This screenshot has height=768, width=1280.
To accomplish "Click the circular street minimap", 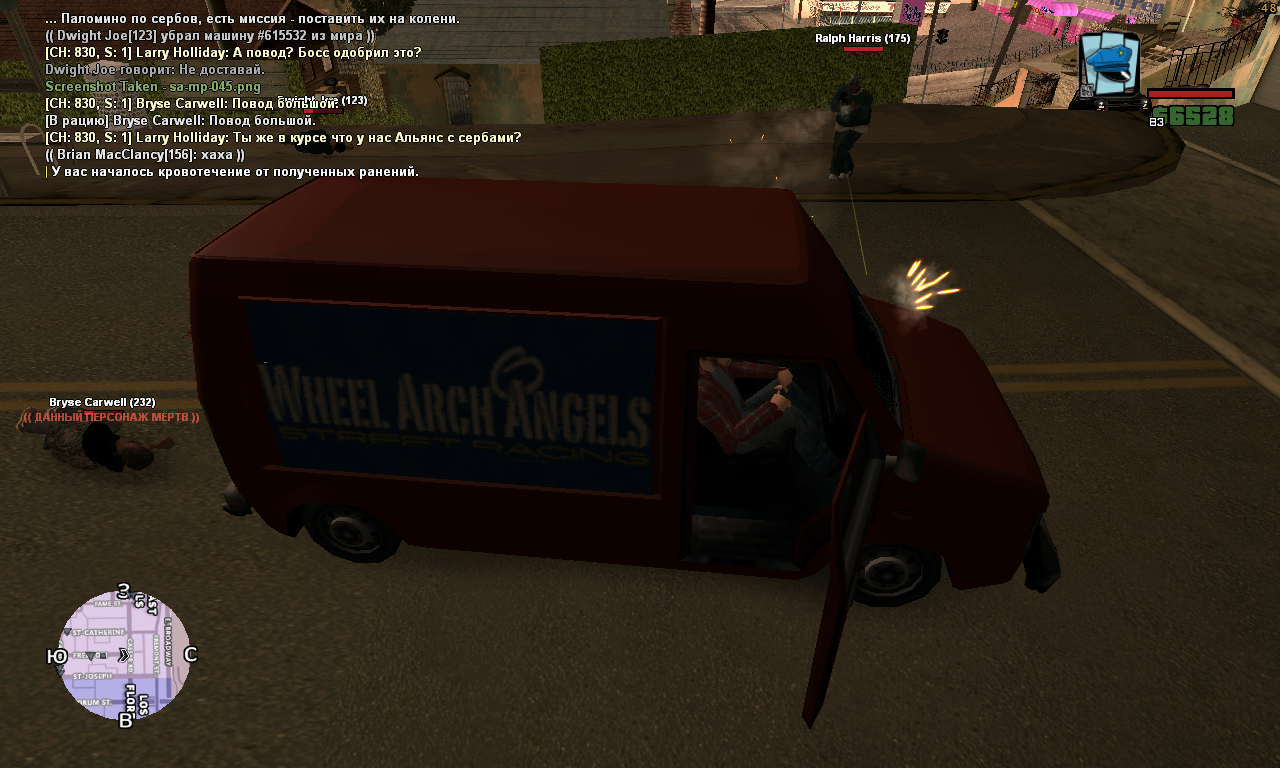I will point(124,655).
